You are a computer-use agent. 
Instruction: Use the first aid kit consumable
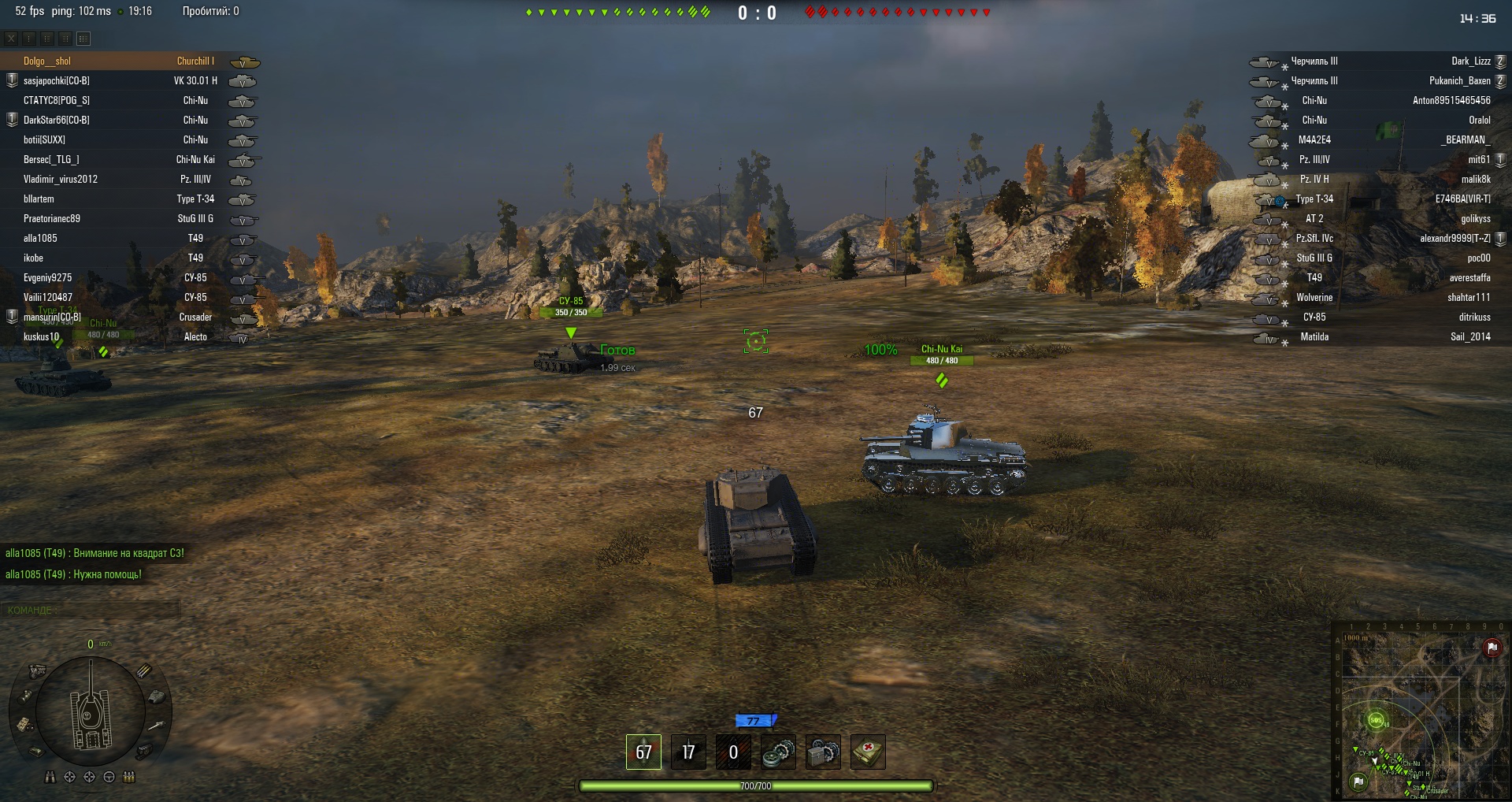(x=868, y=752)
